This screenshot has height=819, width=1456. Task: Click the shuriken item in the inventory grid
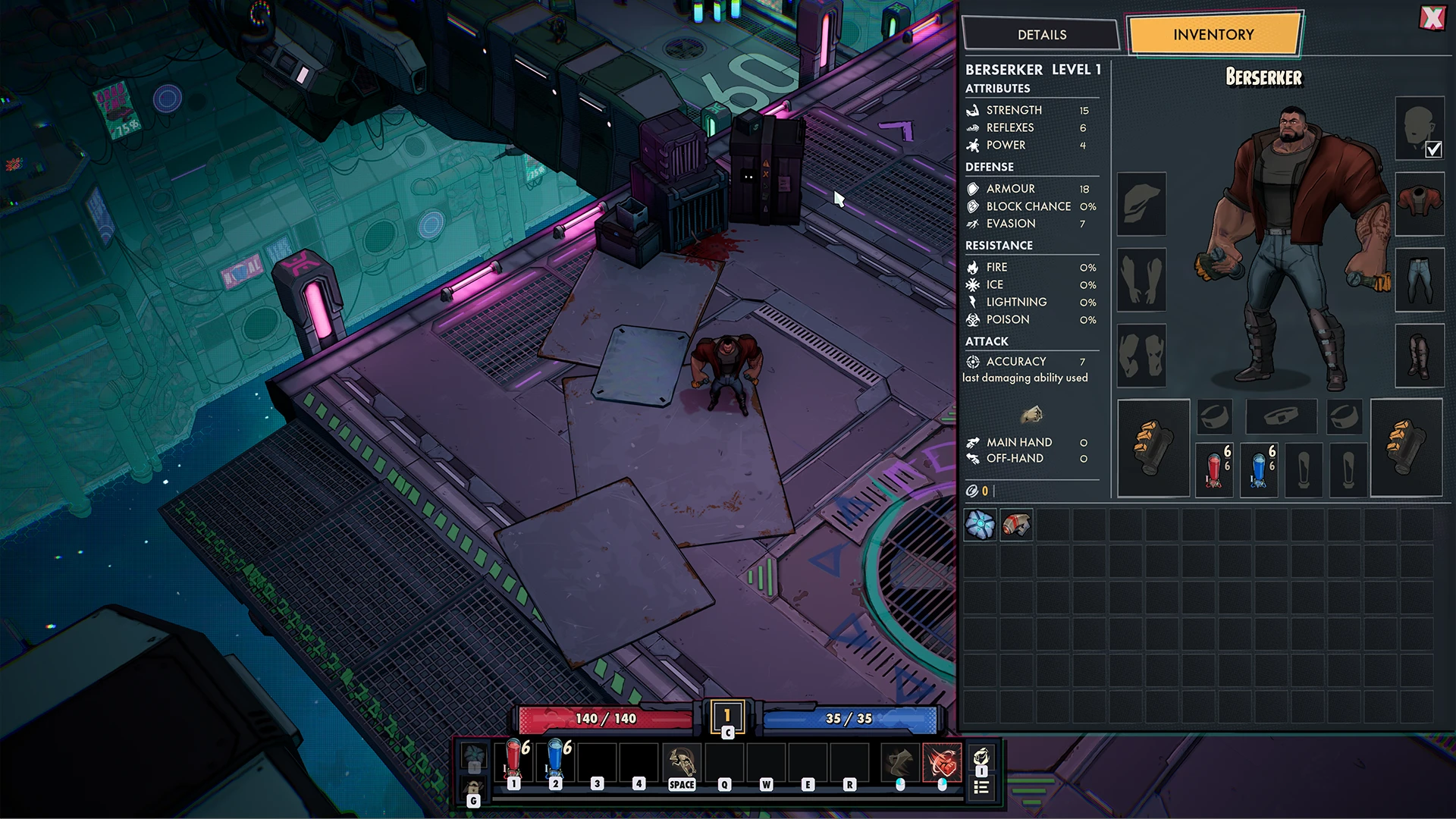(x=981, y=525)
